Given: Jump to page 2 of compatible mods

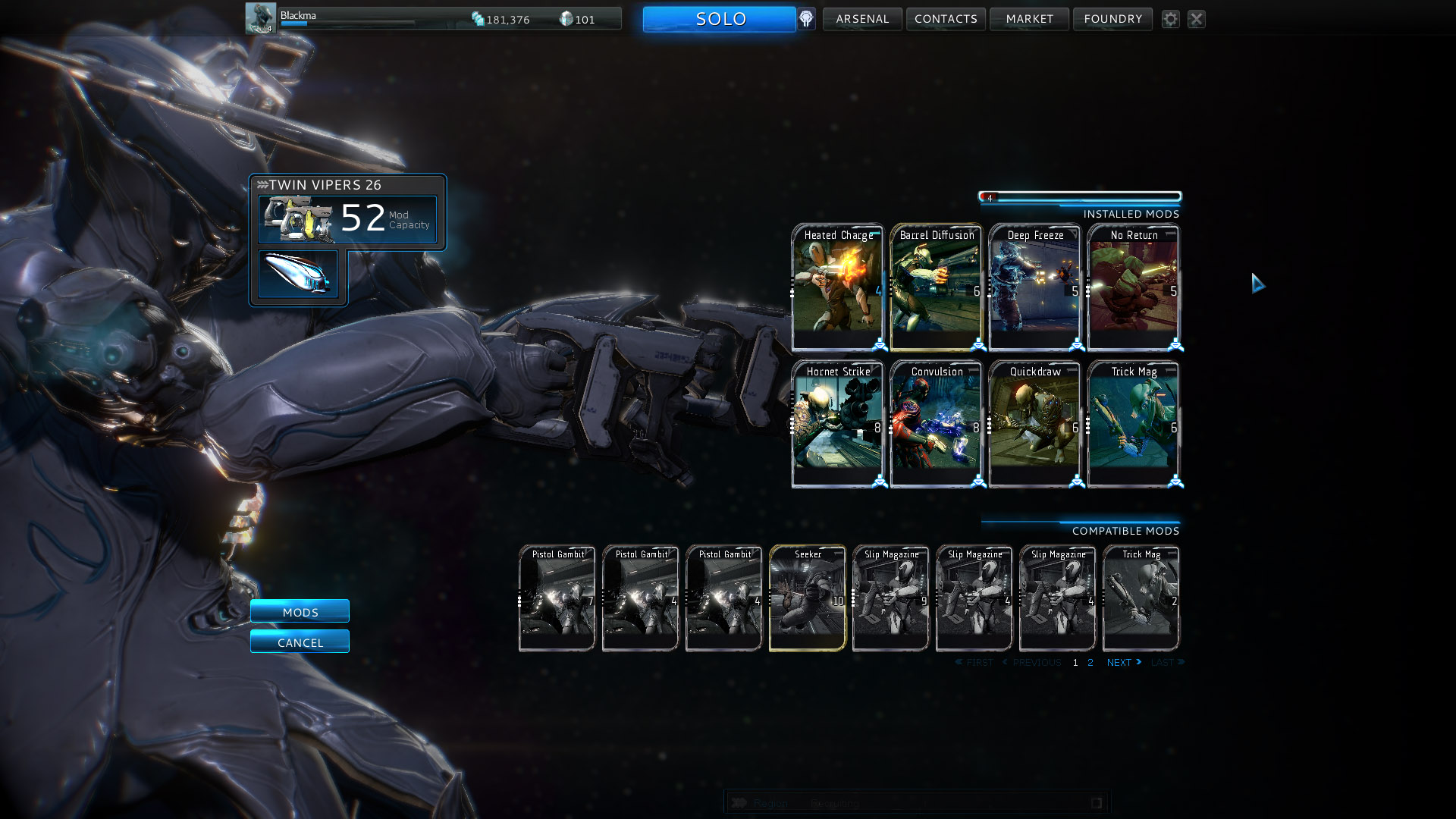Looking at the screenshot, I should [x=1090, y=663].
